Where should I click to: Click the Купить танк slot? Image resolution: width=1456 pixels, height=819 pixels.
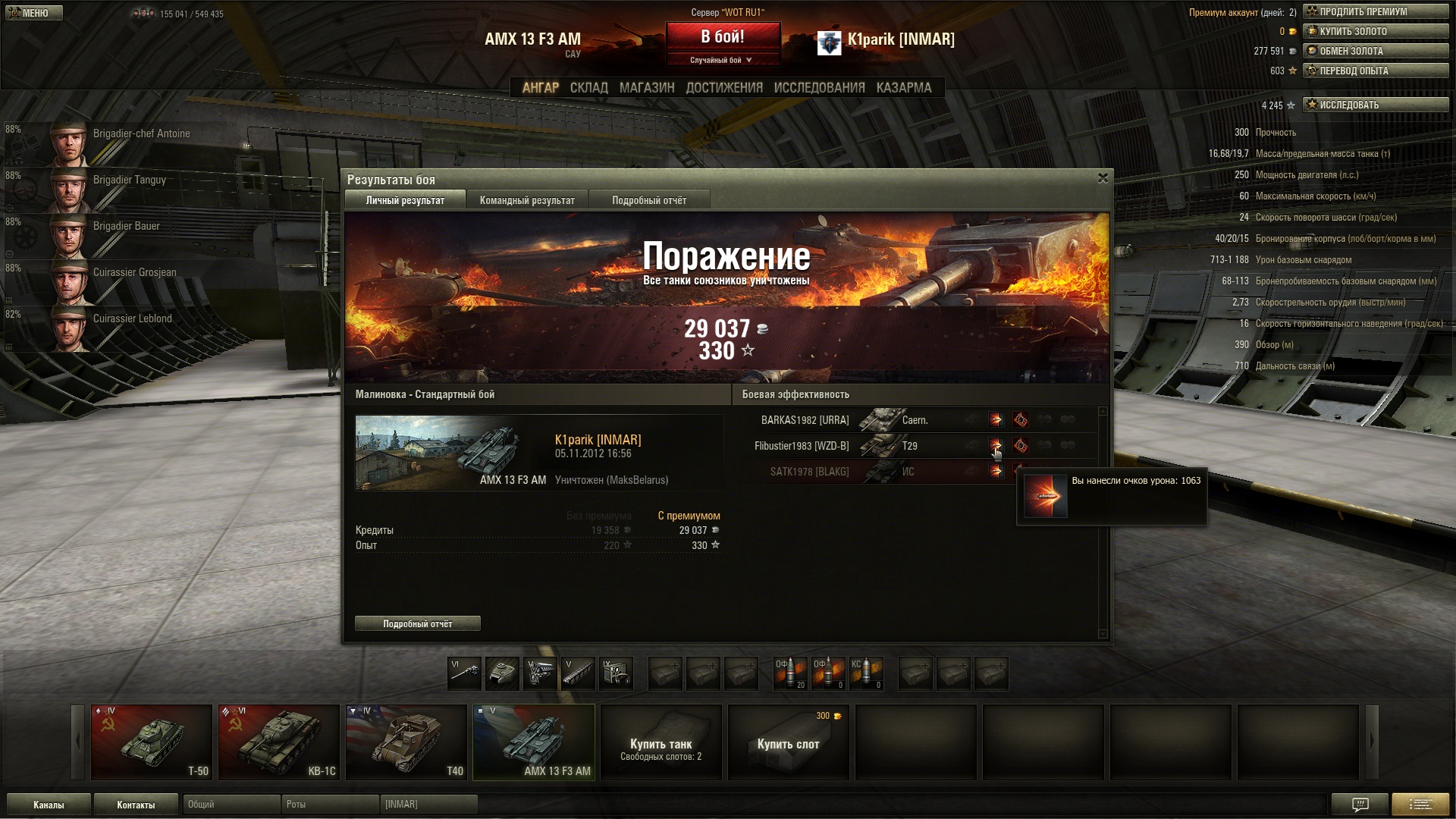click(x=661, y=742)
